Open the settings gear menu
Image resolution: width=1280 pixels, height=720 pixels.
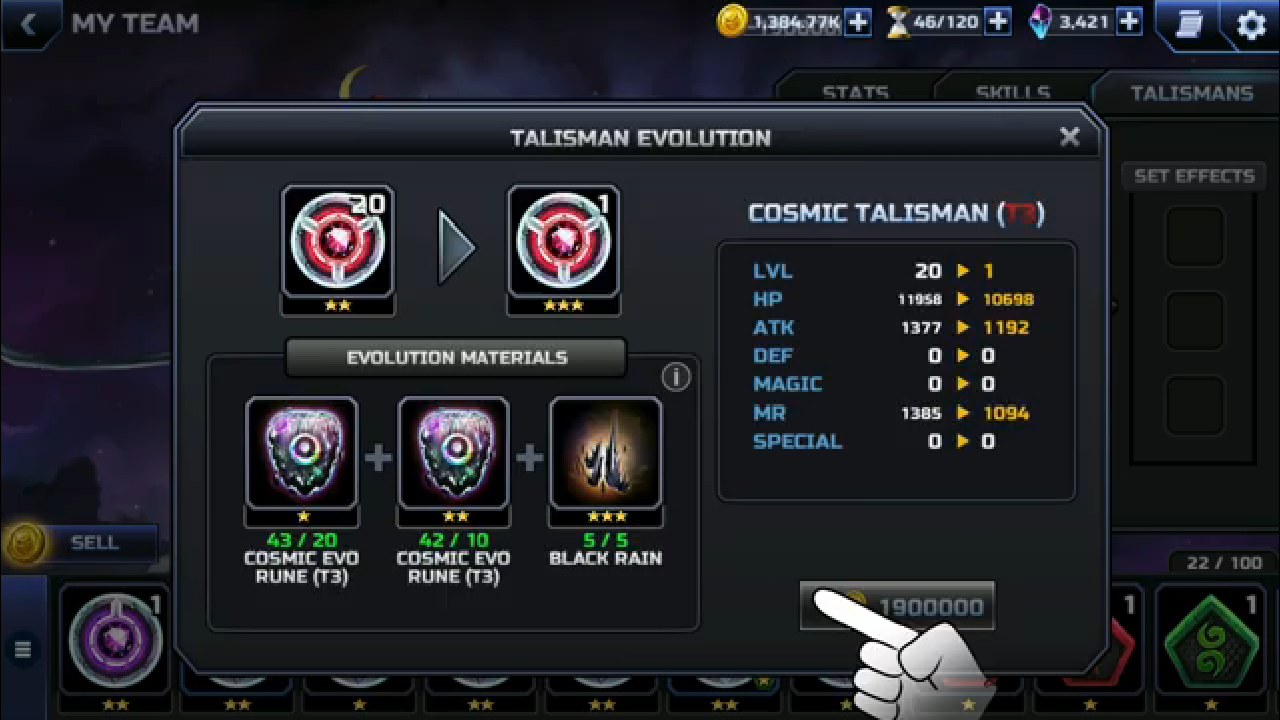click(x=1251, y=24)
